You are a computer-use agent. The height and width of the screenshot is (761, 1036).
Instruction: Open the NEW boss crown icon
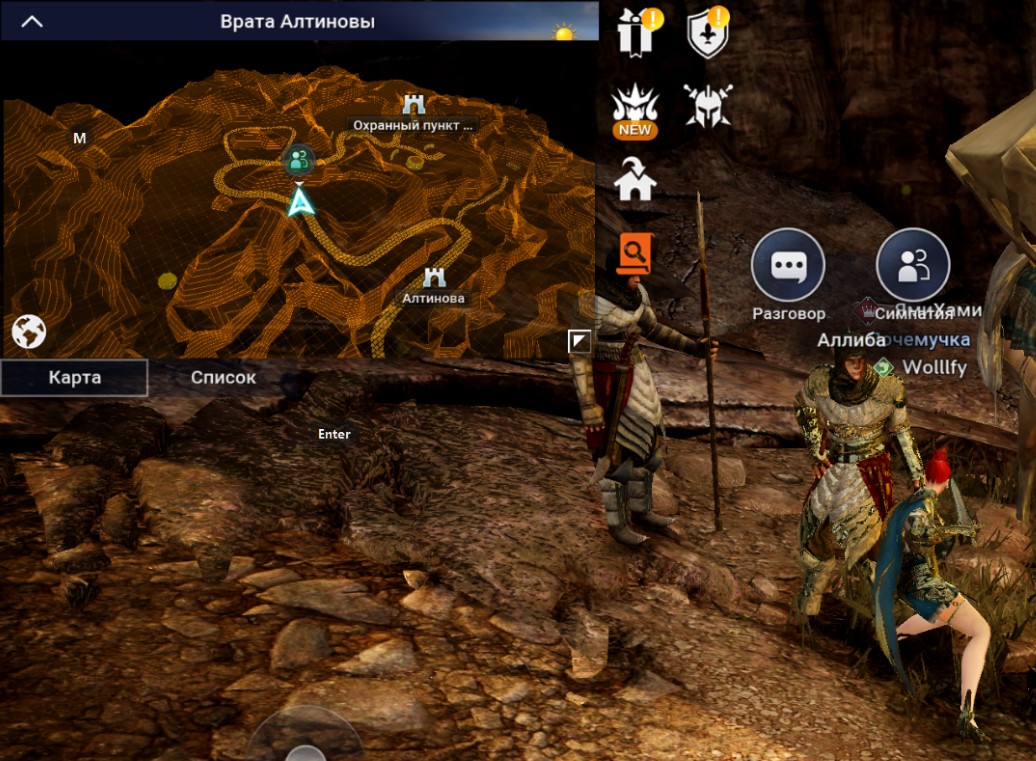634,108
